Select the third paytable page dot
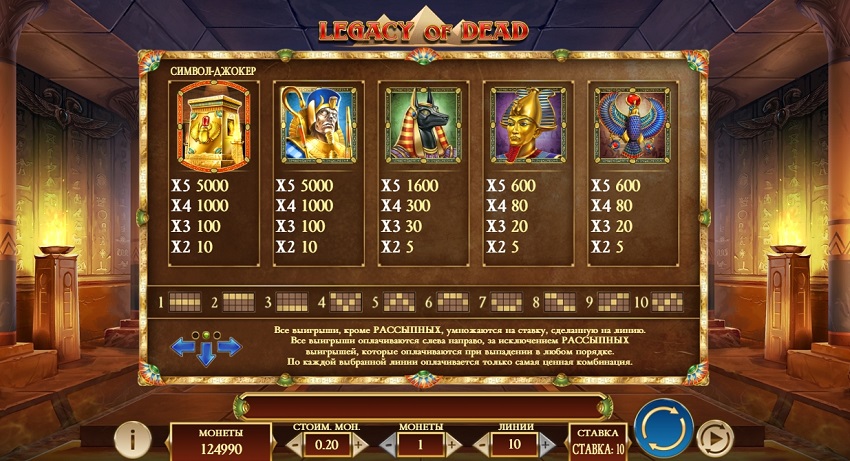The image size is (850, 461). pyautogui.click(x=216, y=334)
